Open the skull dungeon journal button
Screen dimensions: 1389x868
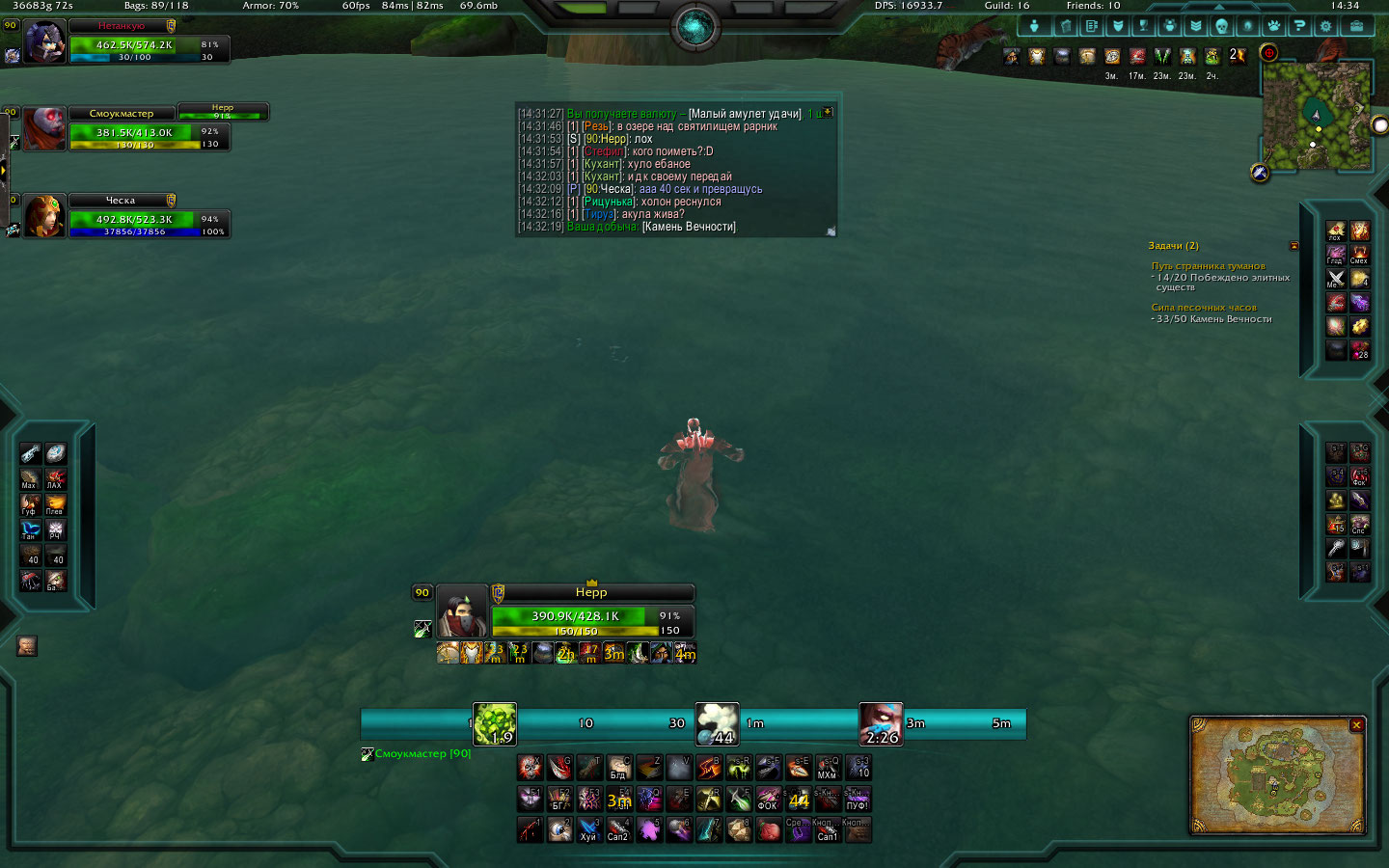point(1221,26)
